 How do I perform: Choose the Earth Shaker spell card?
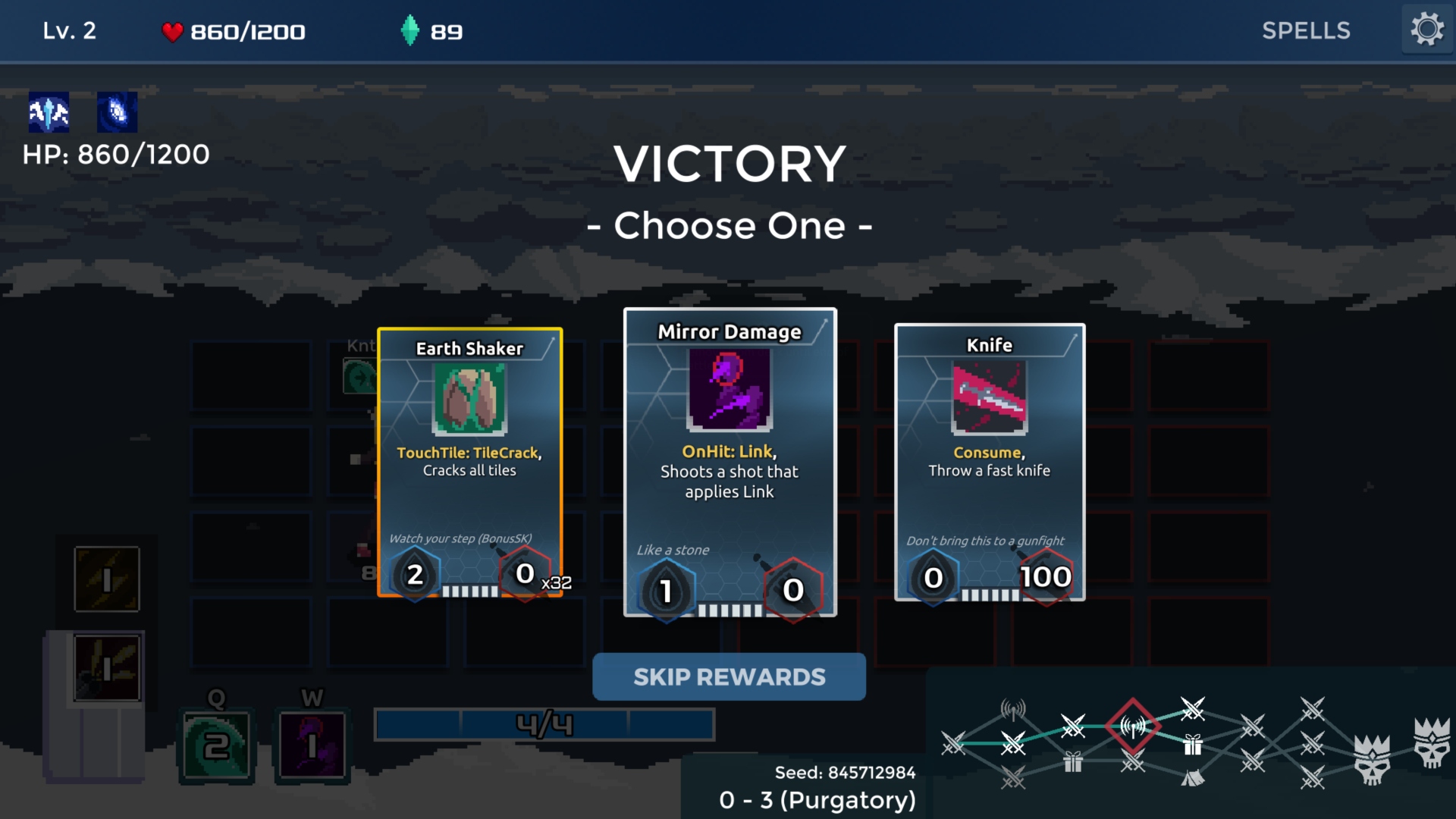pyautogui.click(x=469, y=463)
